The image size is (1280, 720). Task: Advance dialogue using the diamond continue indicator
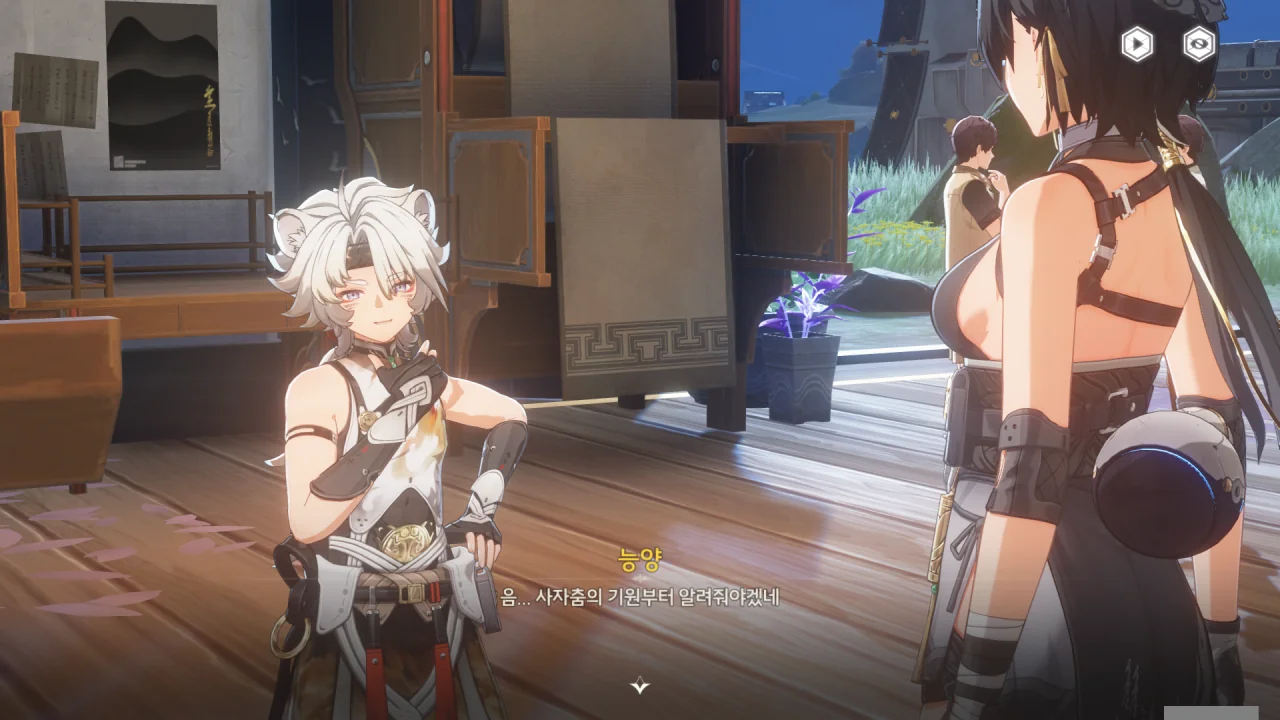click(x=640, y=685)
